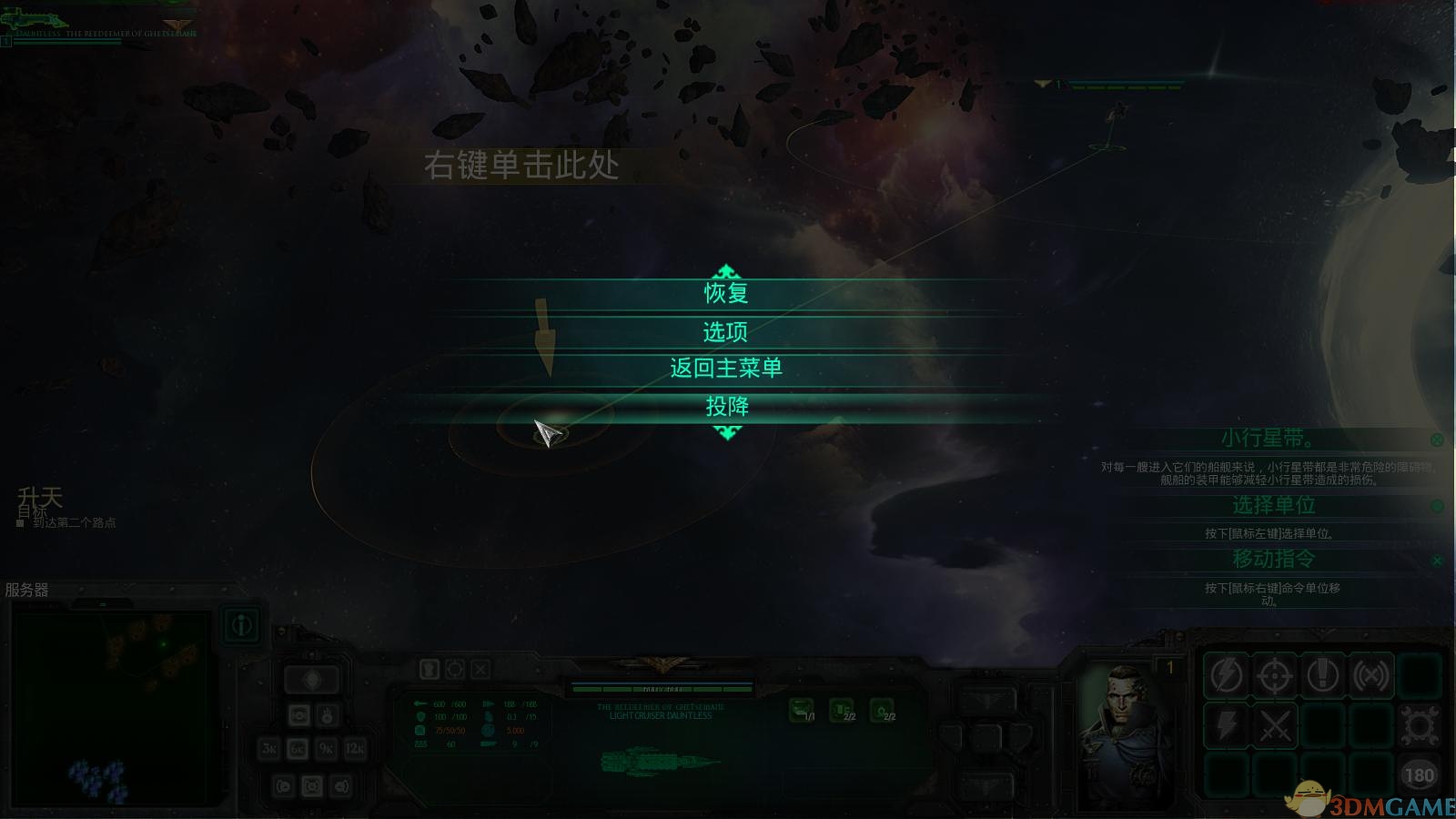Click the 180-degree turn maneuver icon
The image size is (1456, 819).
click(1418, 773)
